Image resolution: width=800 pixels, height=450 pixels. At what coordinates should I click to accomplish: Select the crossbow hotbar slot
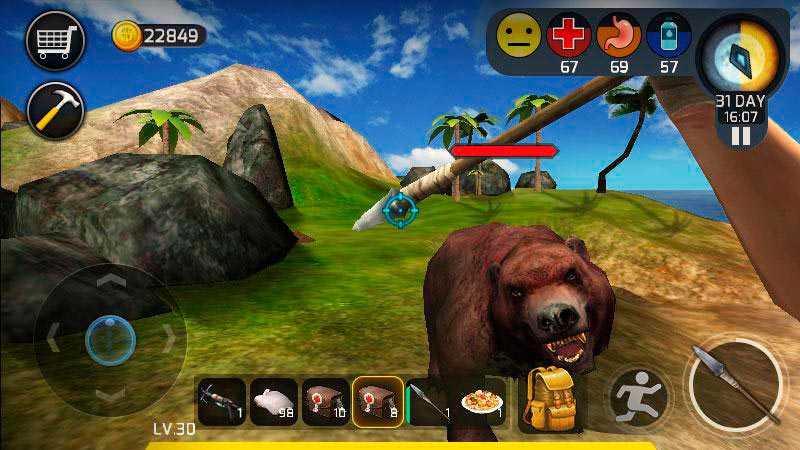point(221,402)
